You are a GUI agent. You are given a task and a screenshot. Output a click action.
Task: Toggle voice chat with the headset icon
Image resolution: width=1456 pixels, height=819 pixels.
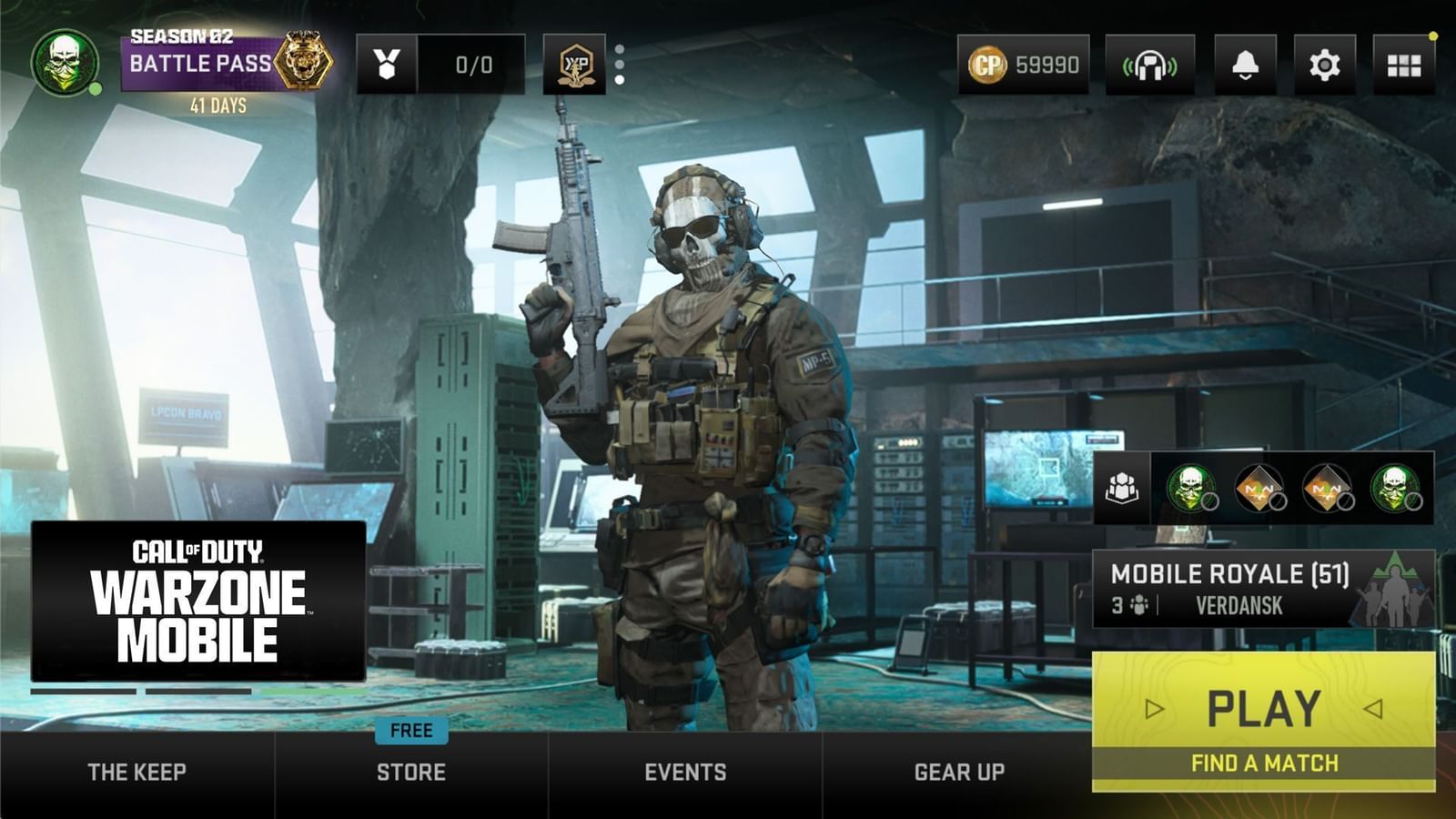coord(1152,63)
